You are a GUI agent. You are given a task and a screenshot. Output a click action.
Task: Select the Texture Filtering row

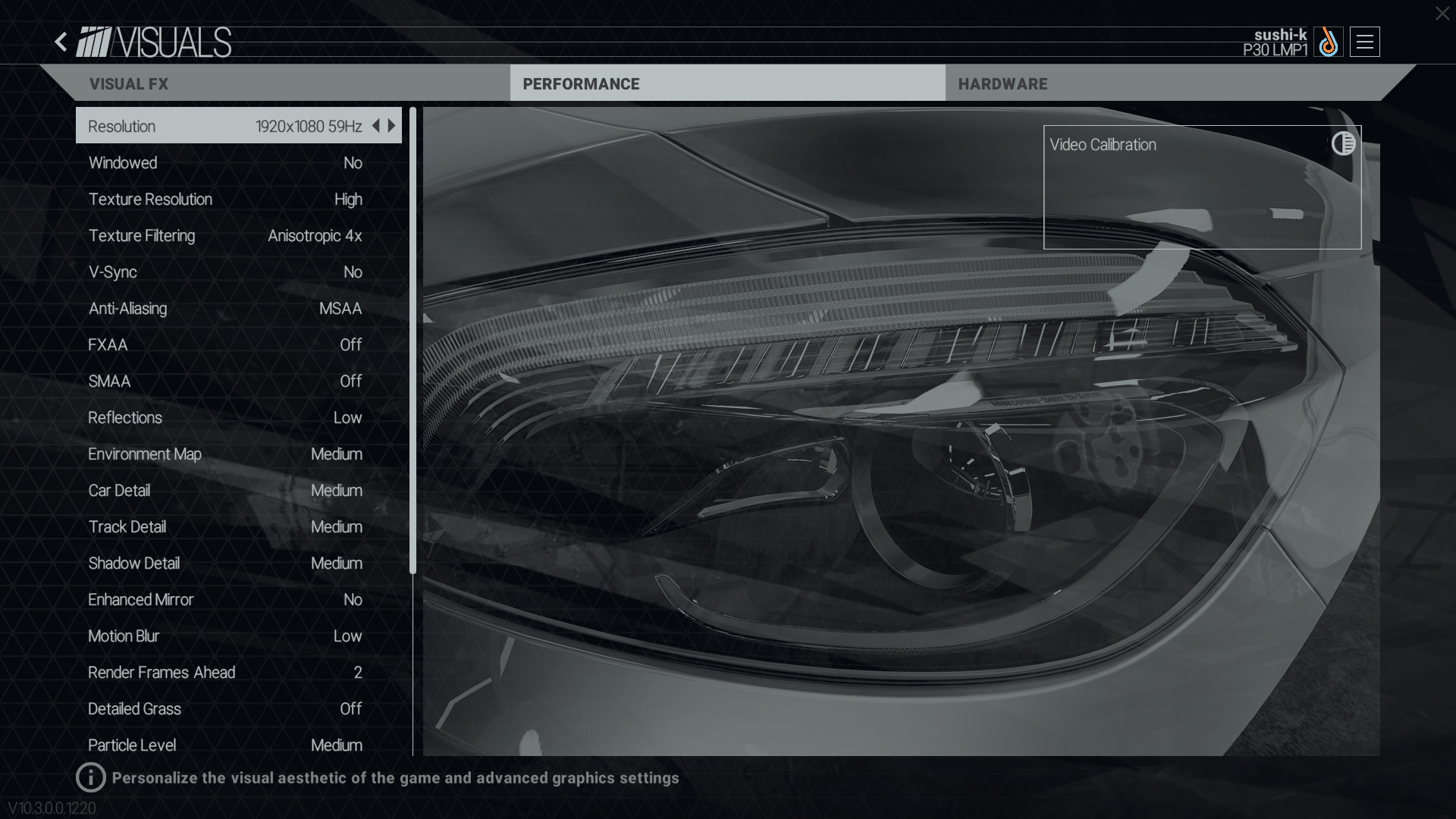[x=225, y=236]
